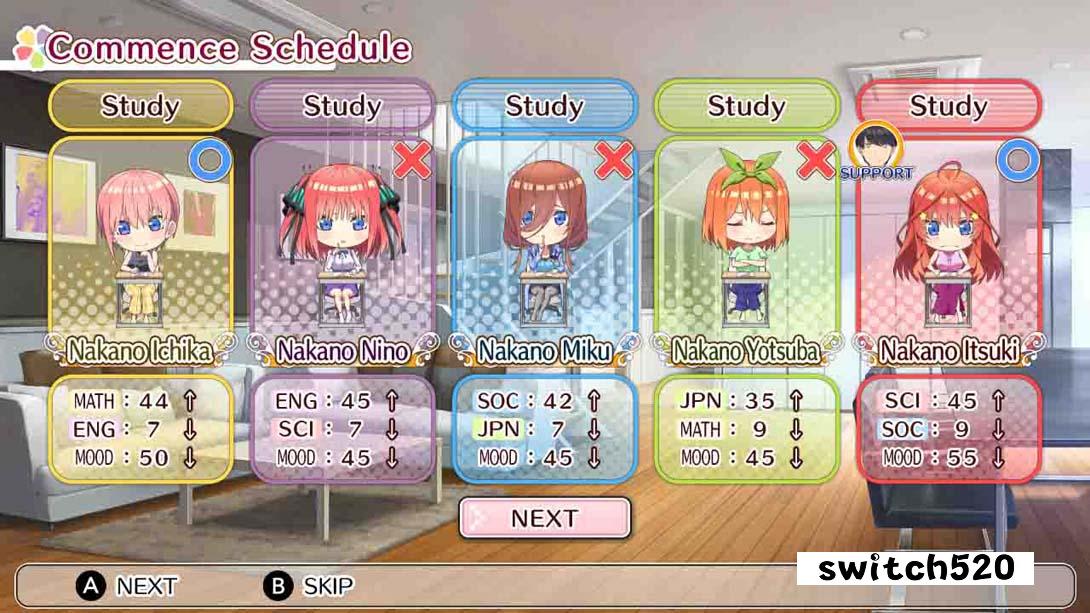Select Nakano Yotsuba's character card
The image size is (1090, 613).
746,245
